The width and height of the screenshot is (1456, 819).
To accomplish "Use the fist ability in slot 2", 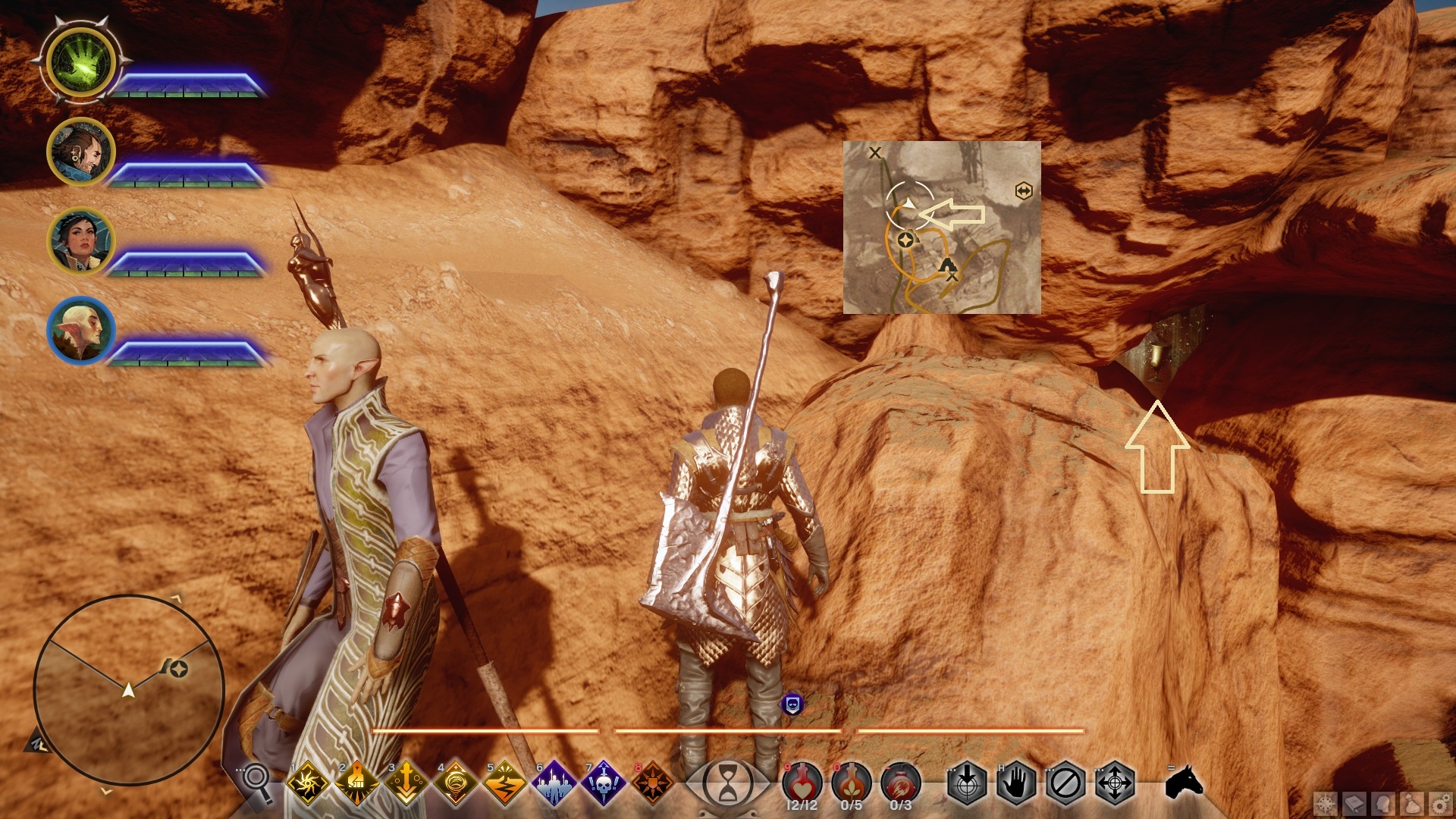I will [x=357, y=783].
